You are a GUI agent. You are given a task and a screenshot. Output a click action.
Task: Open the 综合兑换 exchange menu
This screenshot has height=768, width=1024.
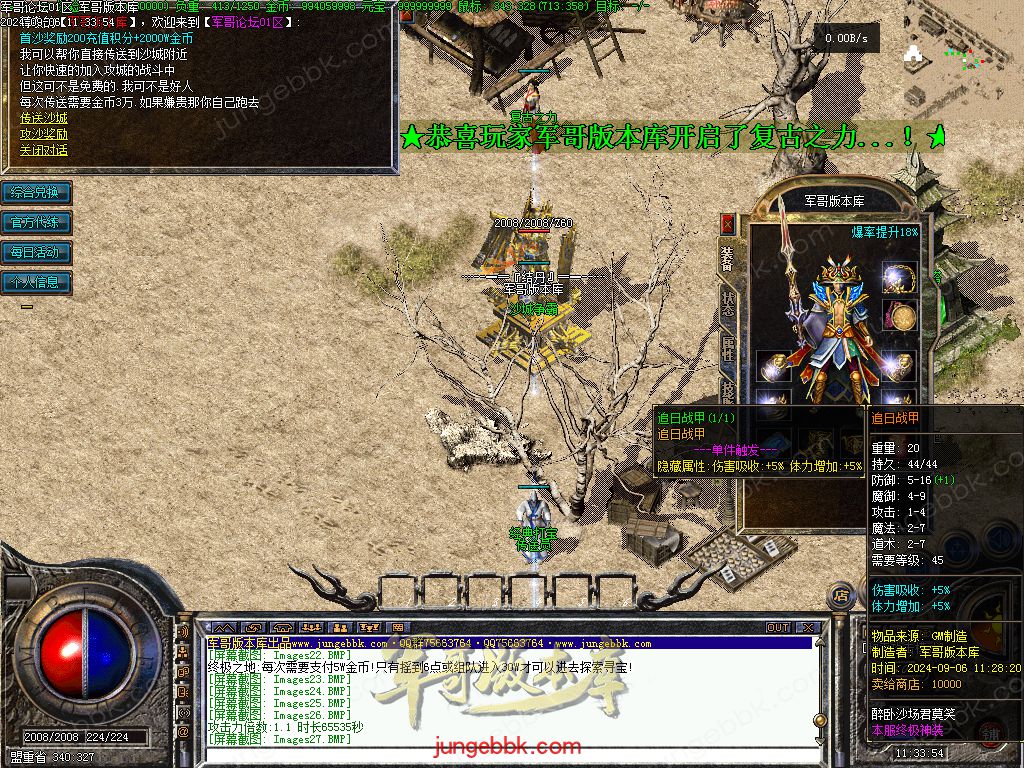(36, 192)
